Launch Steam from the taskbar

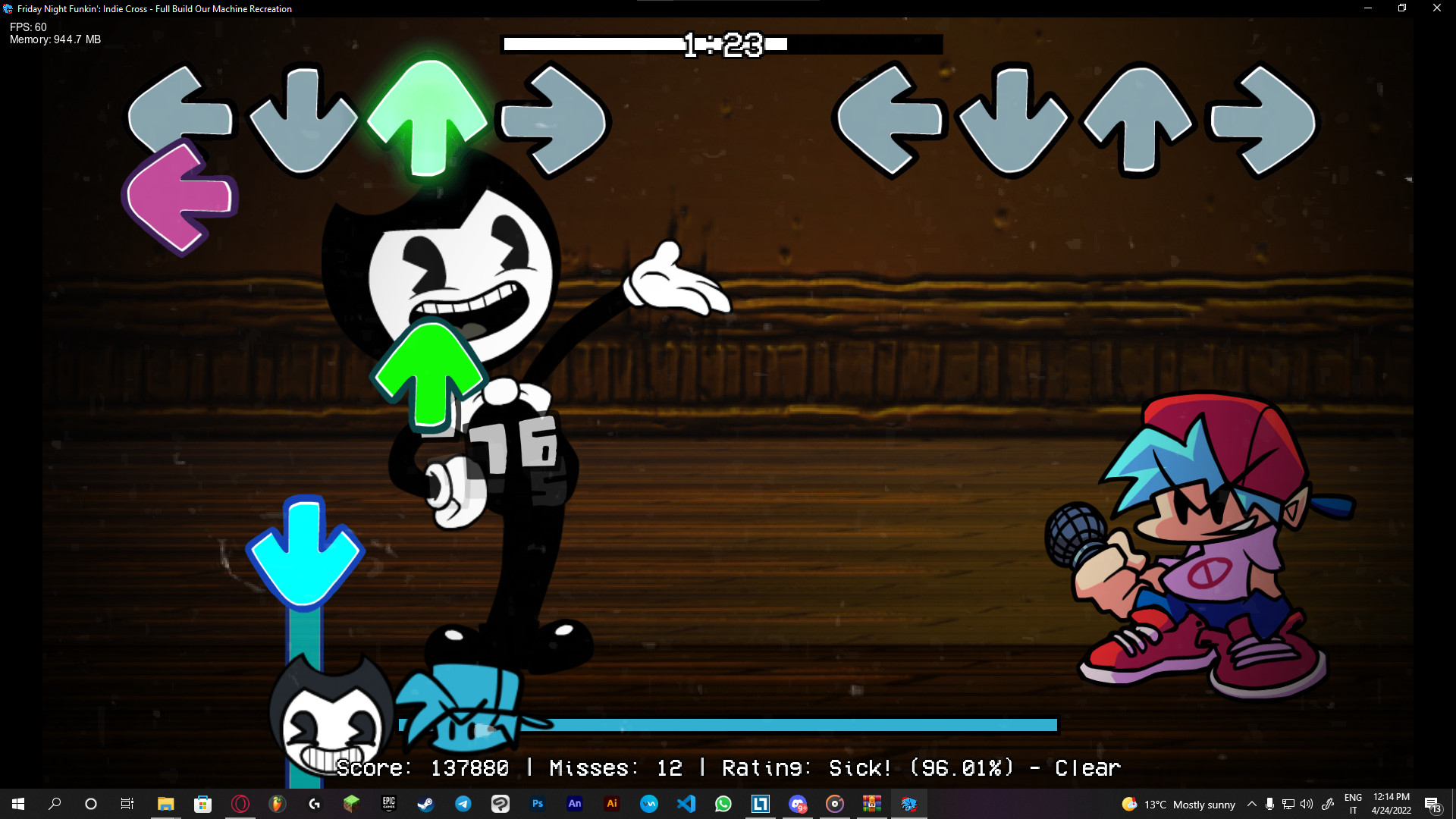[x=426, y=805]
